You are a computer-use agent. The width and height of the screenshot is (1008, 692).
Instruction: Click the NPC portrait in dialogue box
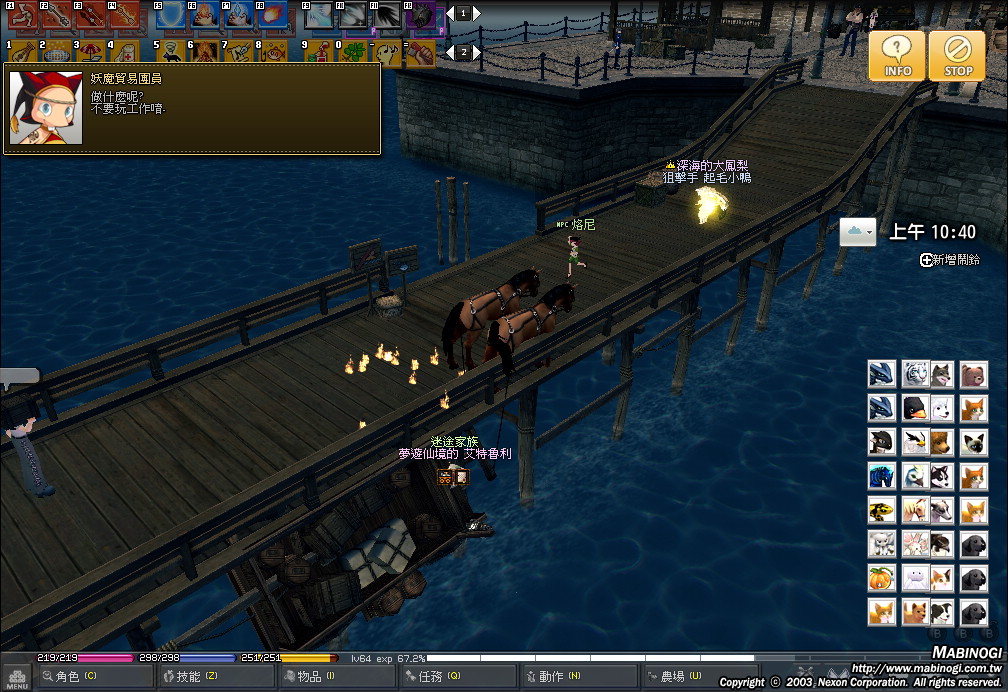[x=45, y=108]
